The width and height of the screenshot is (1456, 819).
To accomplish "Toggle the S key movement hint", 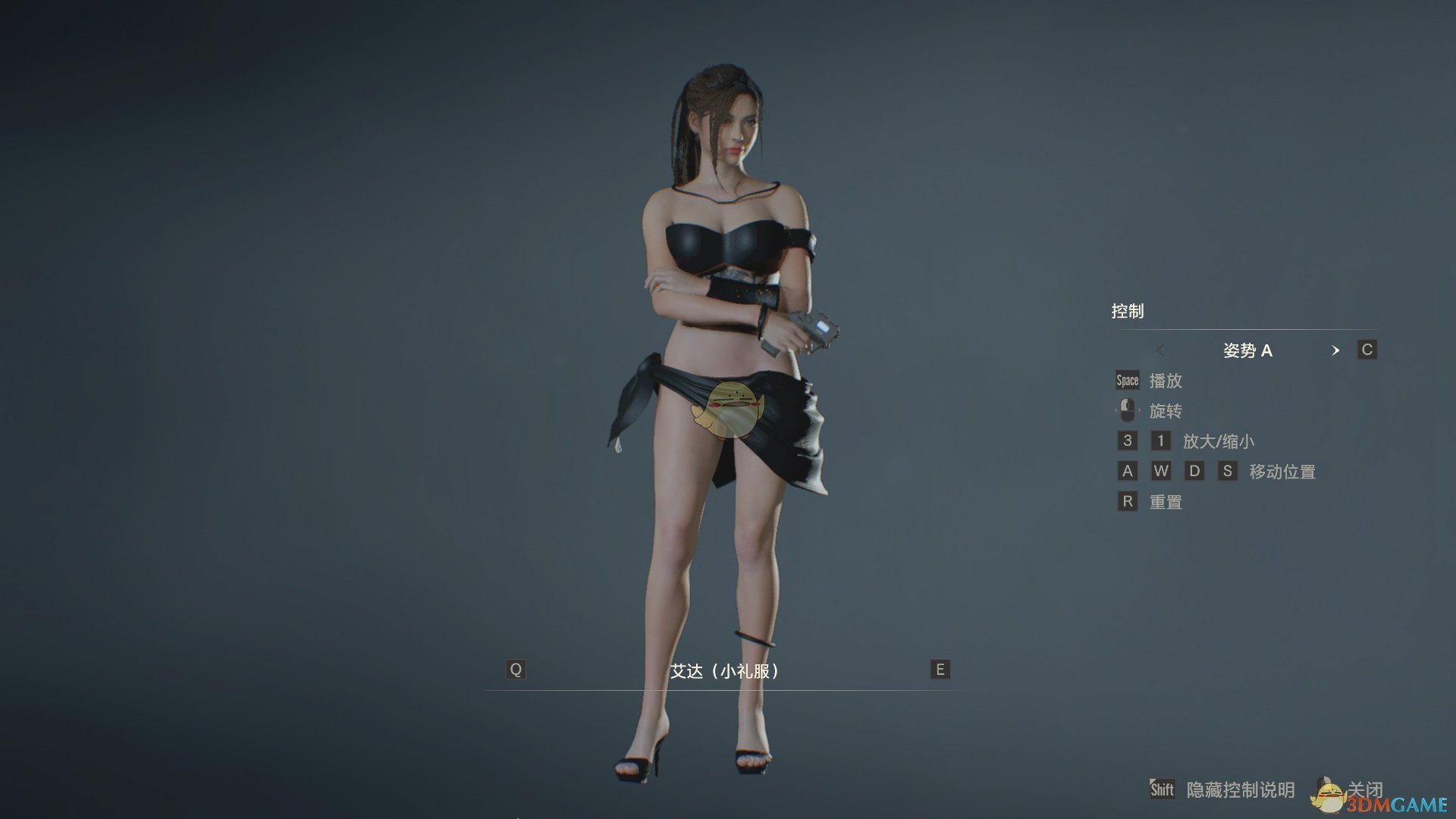I will pyautogui.click(x=1228, y=471).
